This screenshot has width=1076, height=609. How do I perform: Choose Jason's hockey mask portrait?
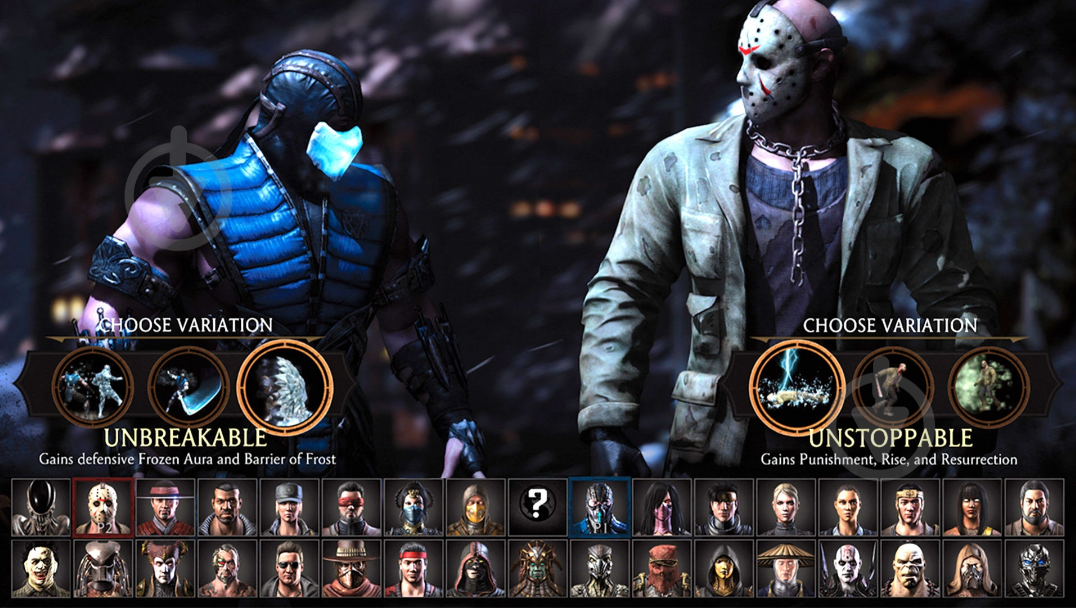103,507
